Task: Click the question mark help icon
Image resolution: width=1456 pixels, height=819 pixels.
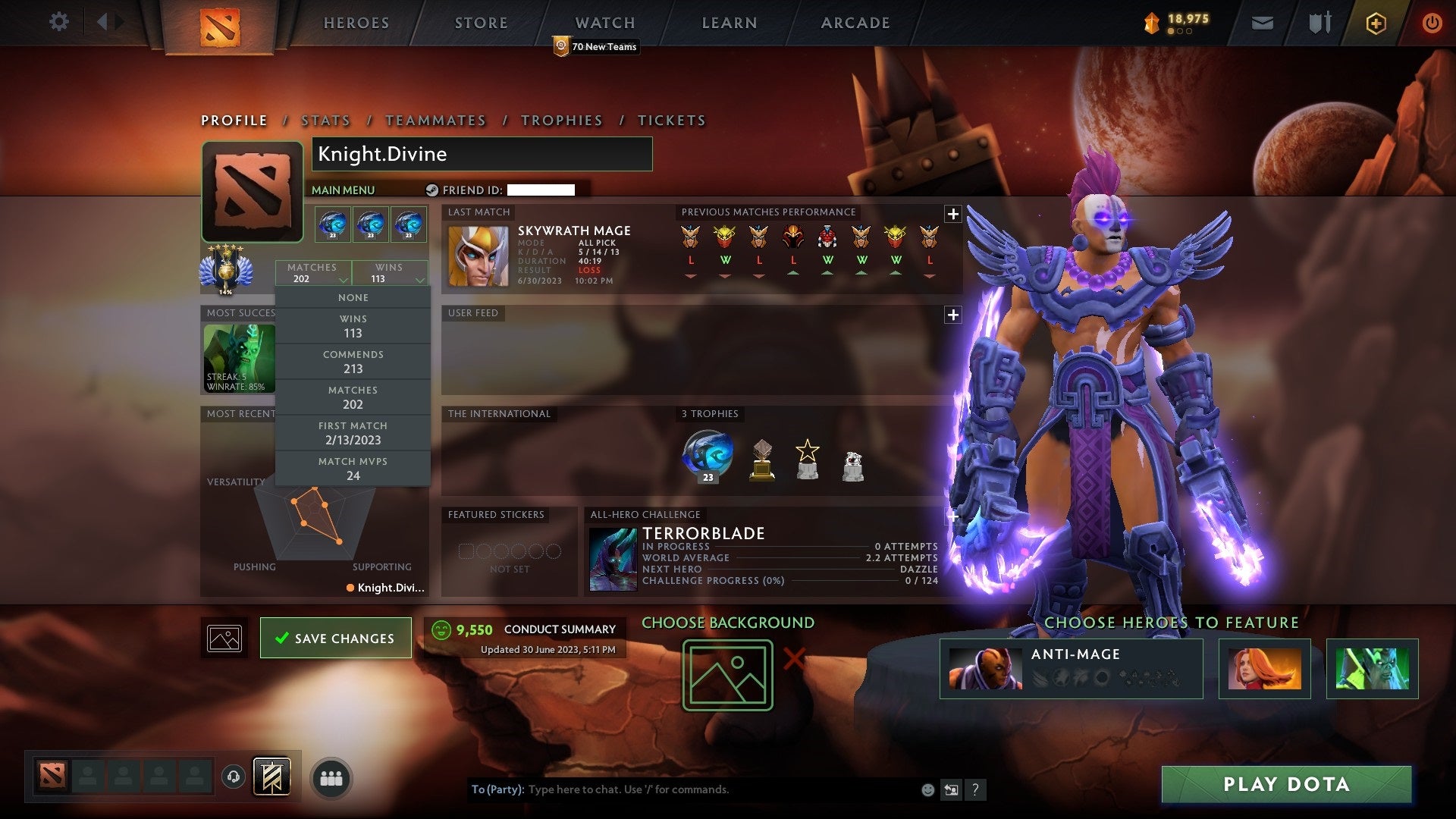Action: 976,789
